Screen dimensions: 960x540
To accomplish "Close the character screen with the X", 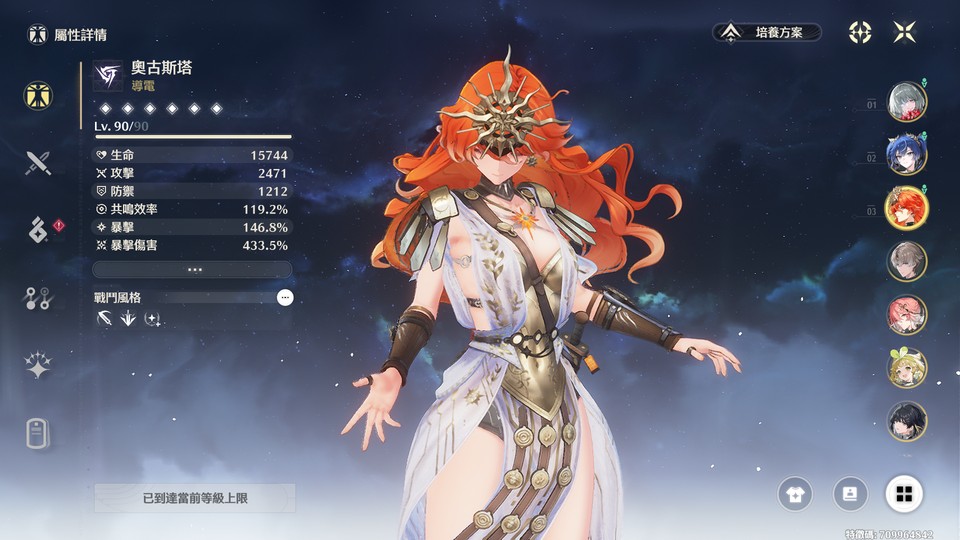I will [x=905, y=32].
